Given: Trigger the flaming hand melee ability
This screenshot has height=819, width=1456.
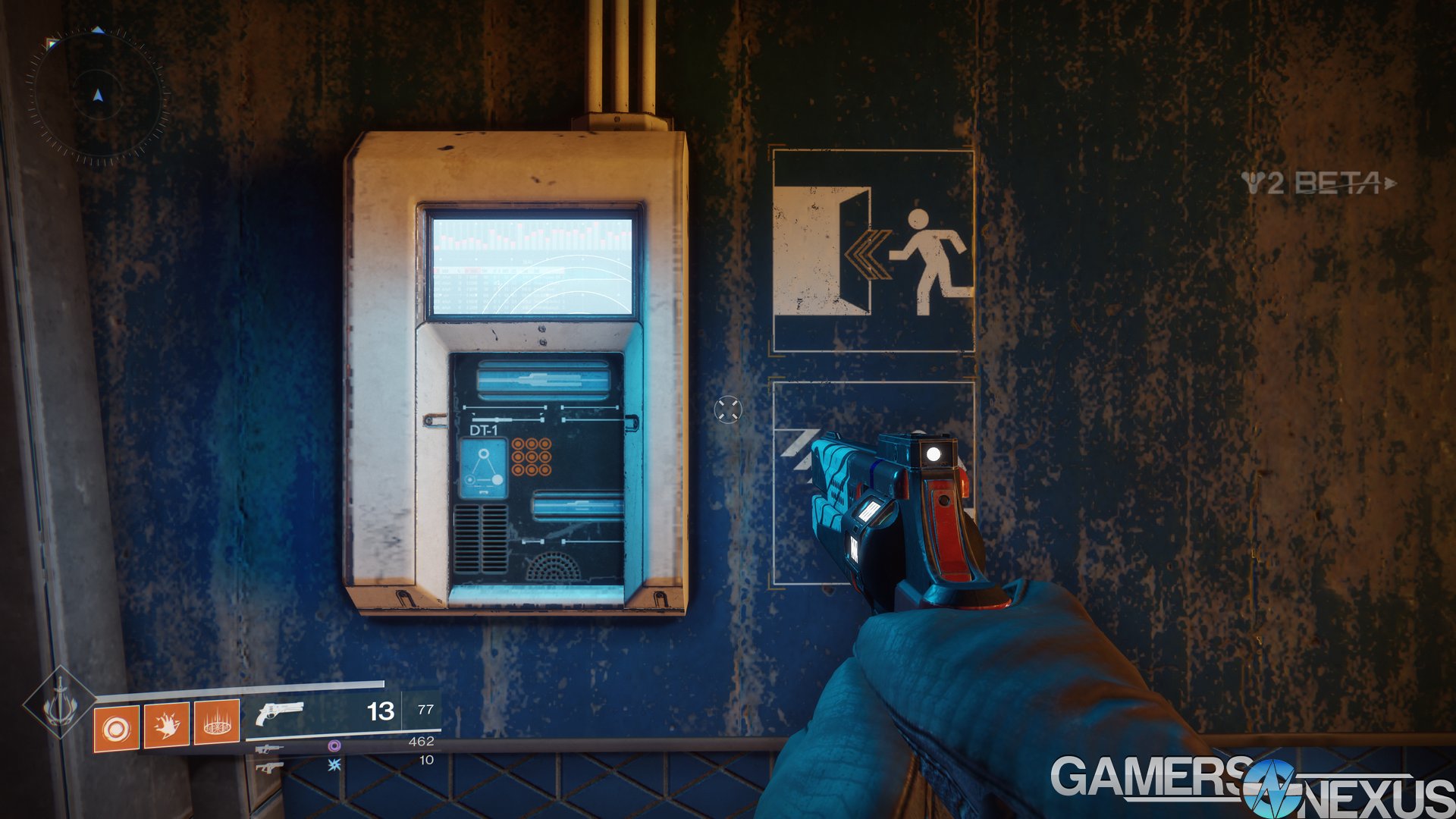Looking at the screenshot, I should [x=166, y=725].
